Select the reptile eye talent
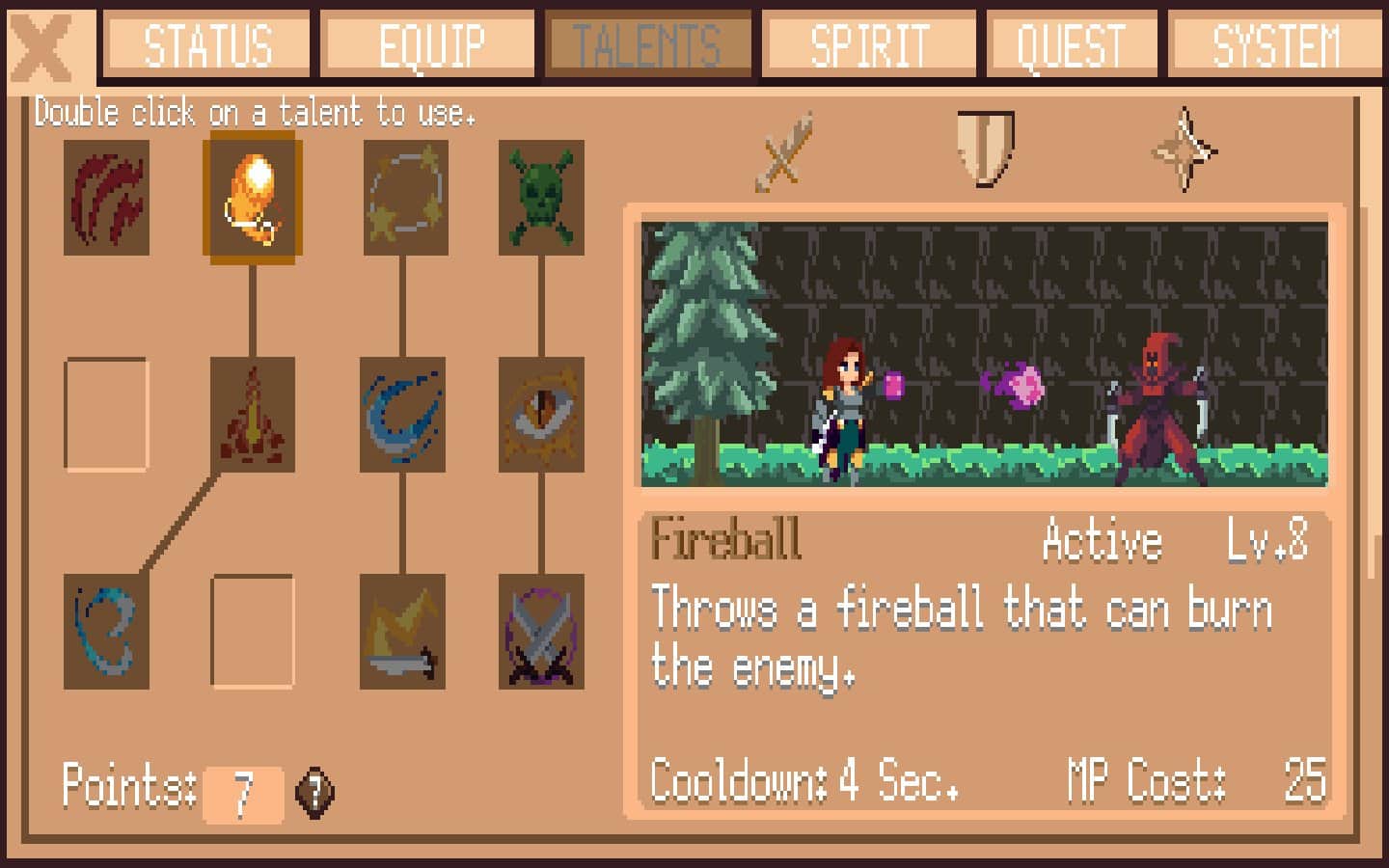Screen dimensions: 1389x868 (541, 415)
